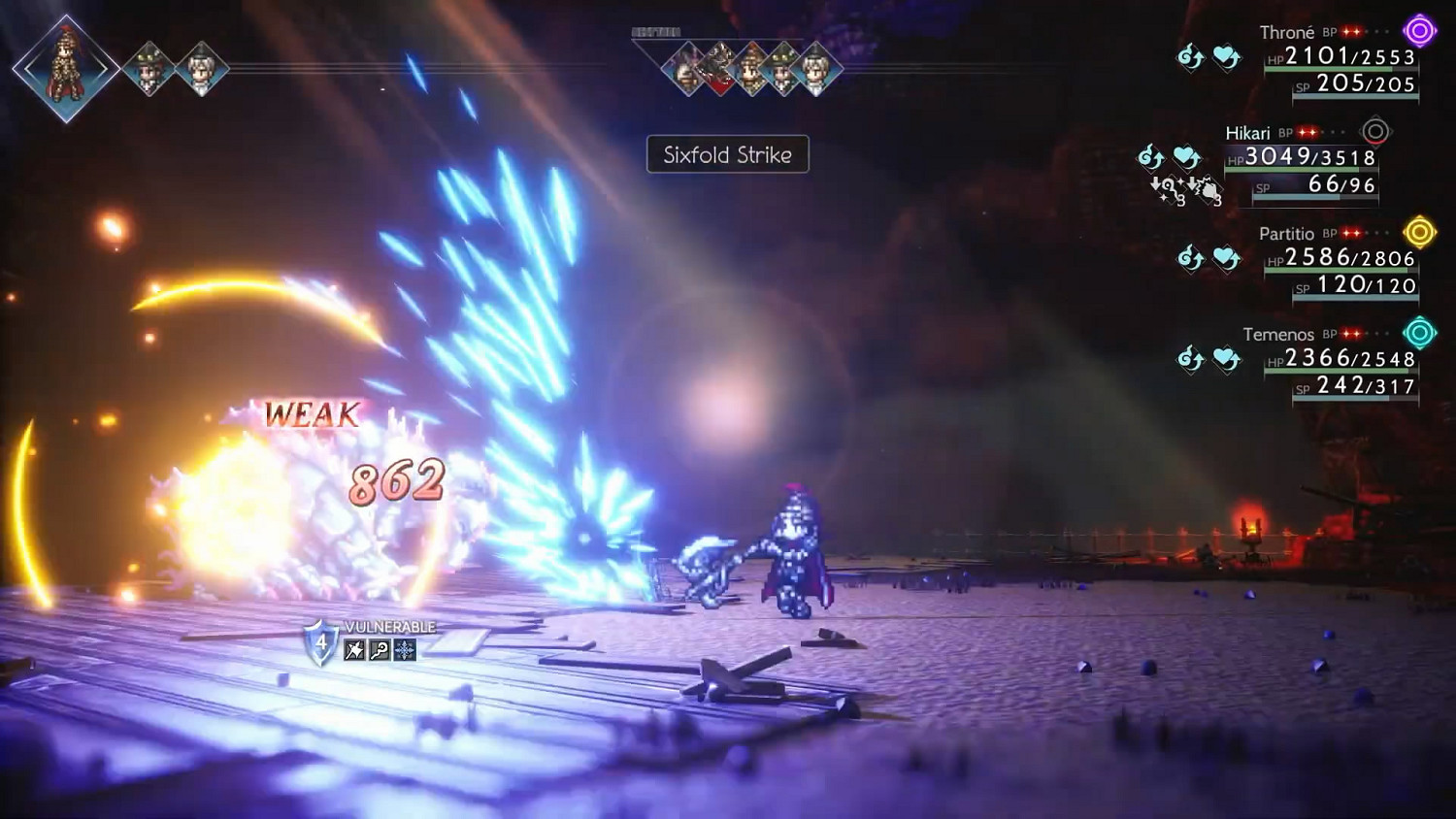
Task: Toggle the shield icon showing 4 break points
Action: tap(320, 642)
